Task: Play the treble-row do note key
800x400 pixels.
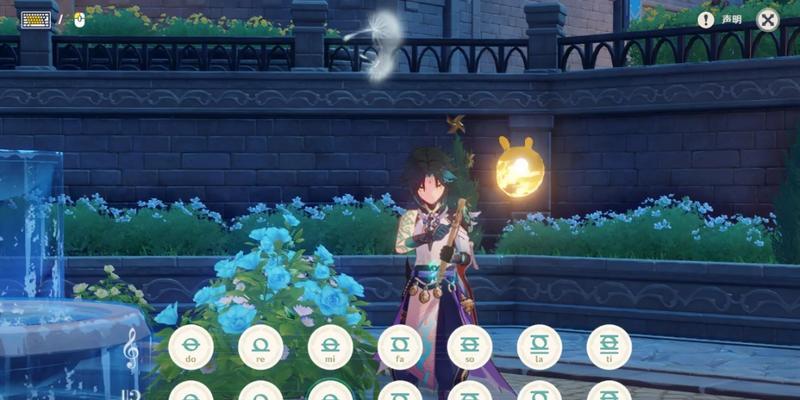Action: click(x=191, y=347)
